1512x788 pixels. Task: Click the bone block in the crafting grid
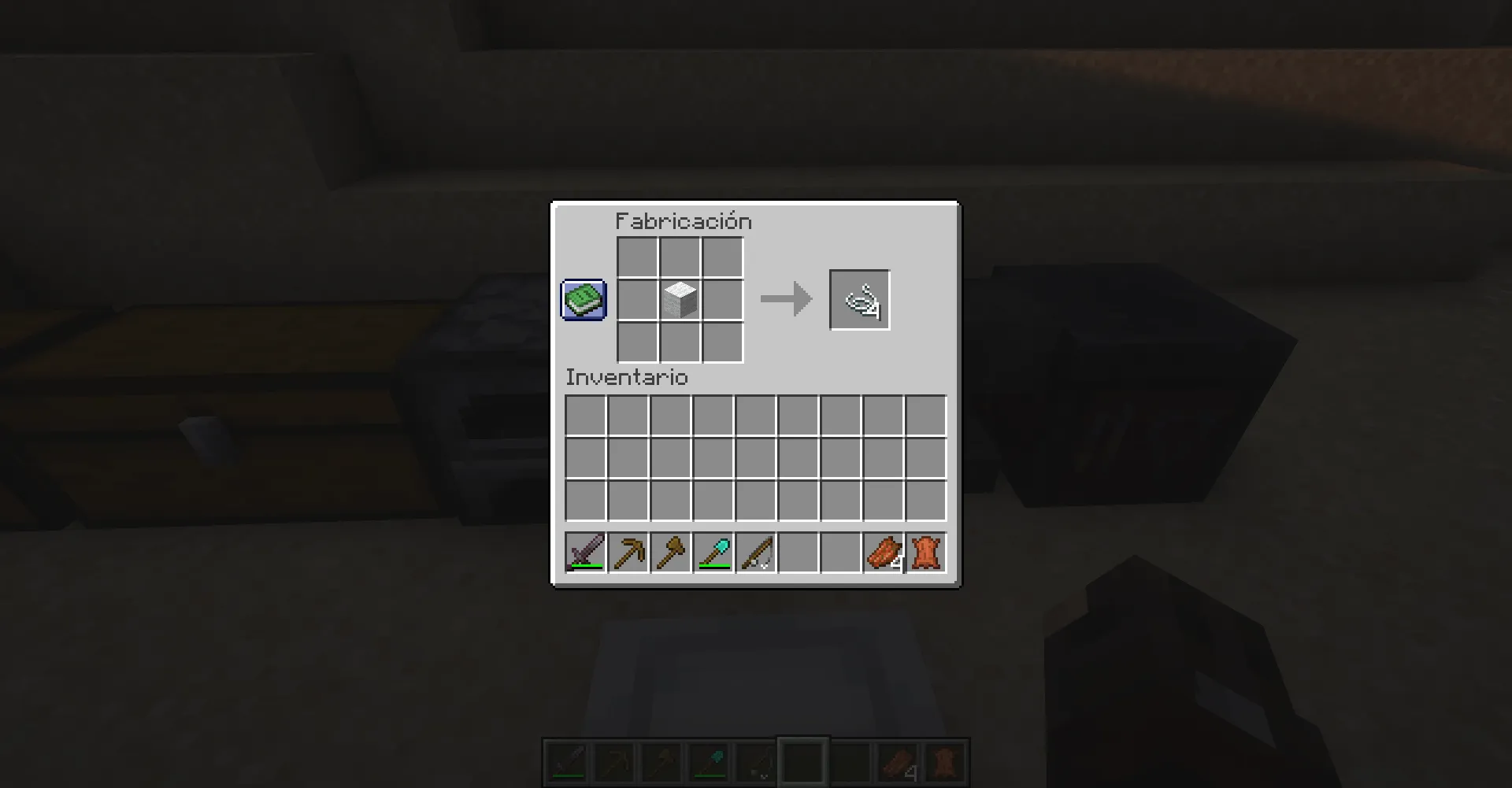(x=679, y=299)
